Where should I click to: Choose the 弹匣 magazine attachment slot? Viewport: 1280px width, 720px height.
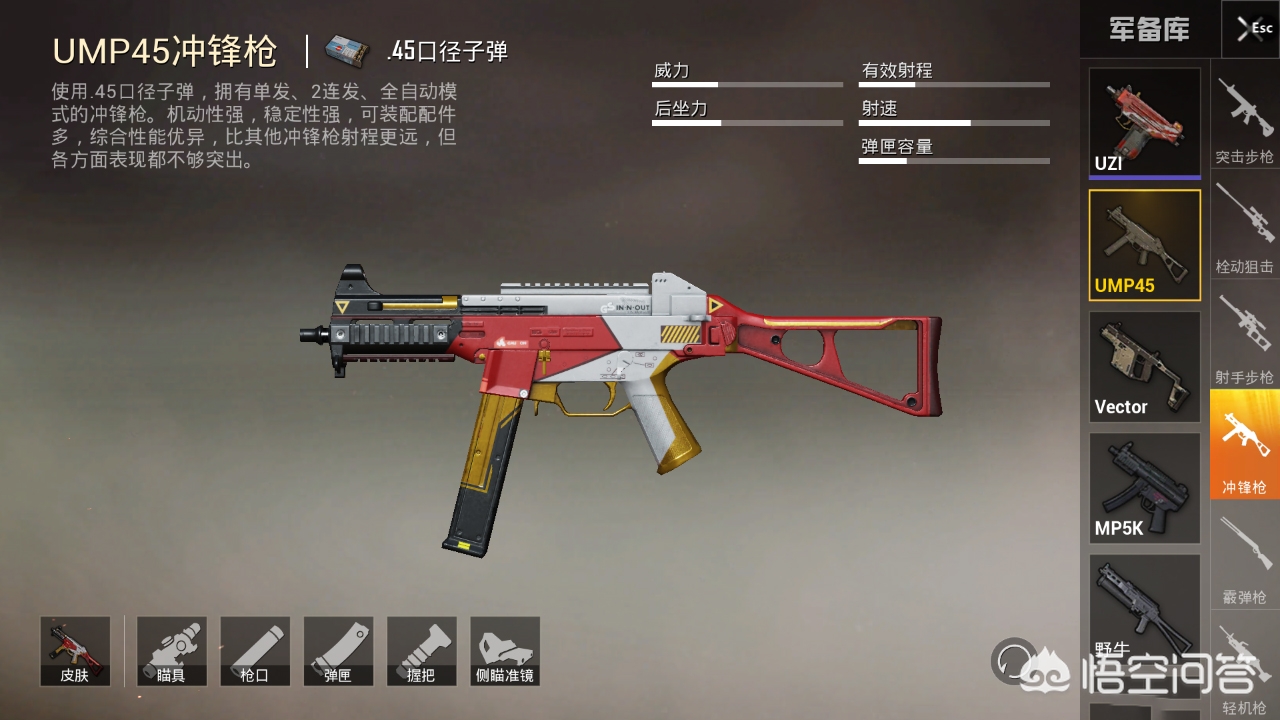coord(338,651)
